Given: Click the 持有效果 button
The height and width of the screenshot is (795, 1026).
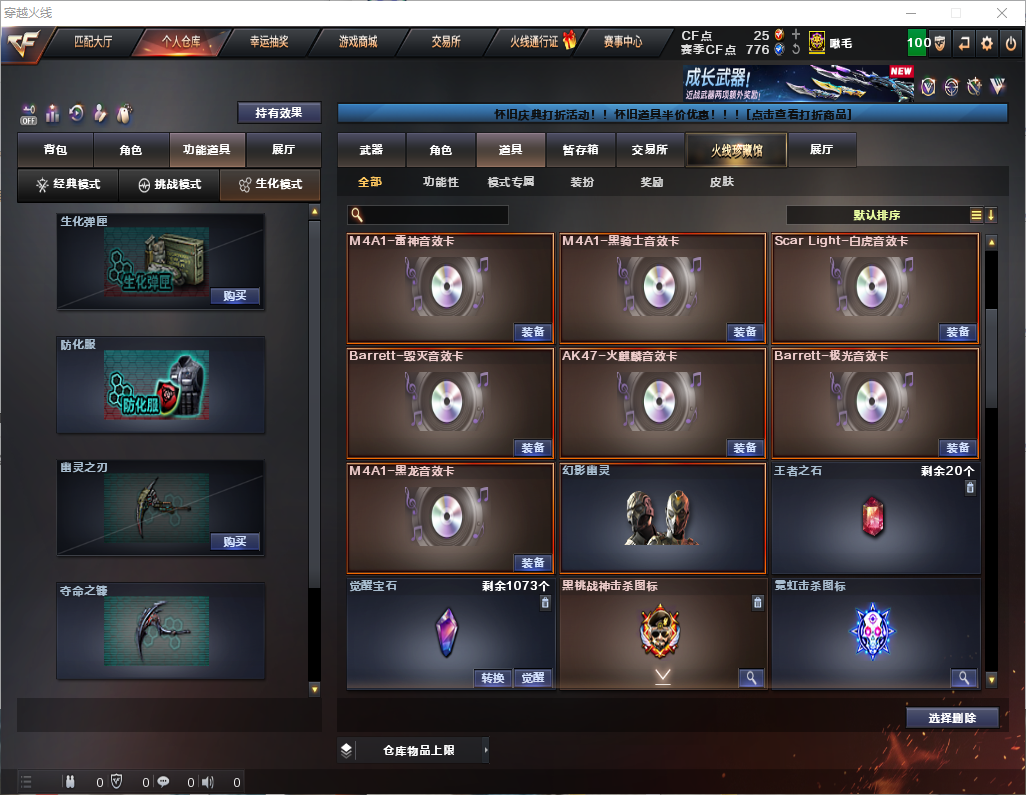Looking at the screenshot, I should coord(279,113).
